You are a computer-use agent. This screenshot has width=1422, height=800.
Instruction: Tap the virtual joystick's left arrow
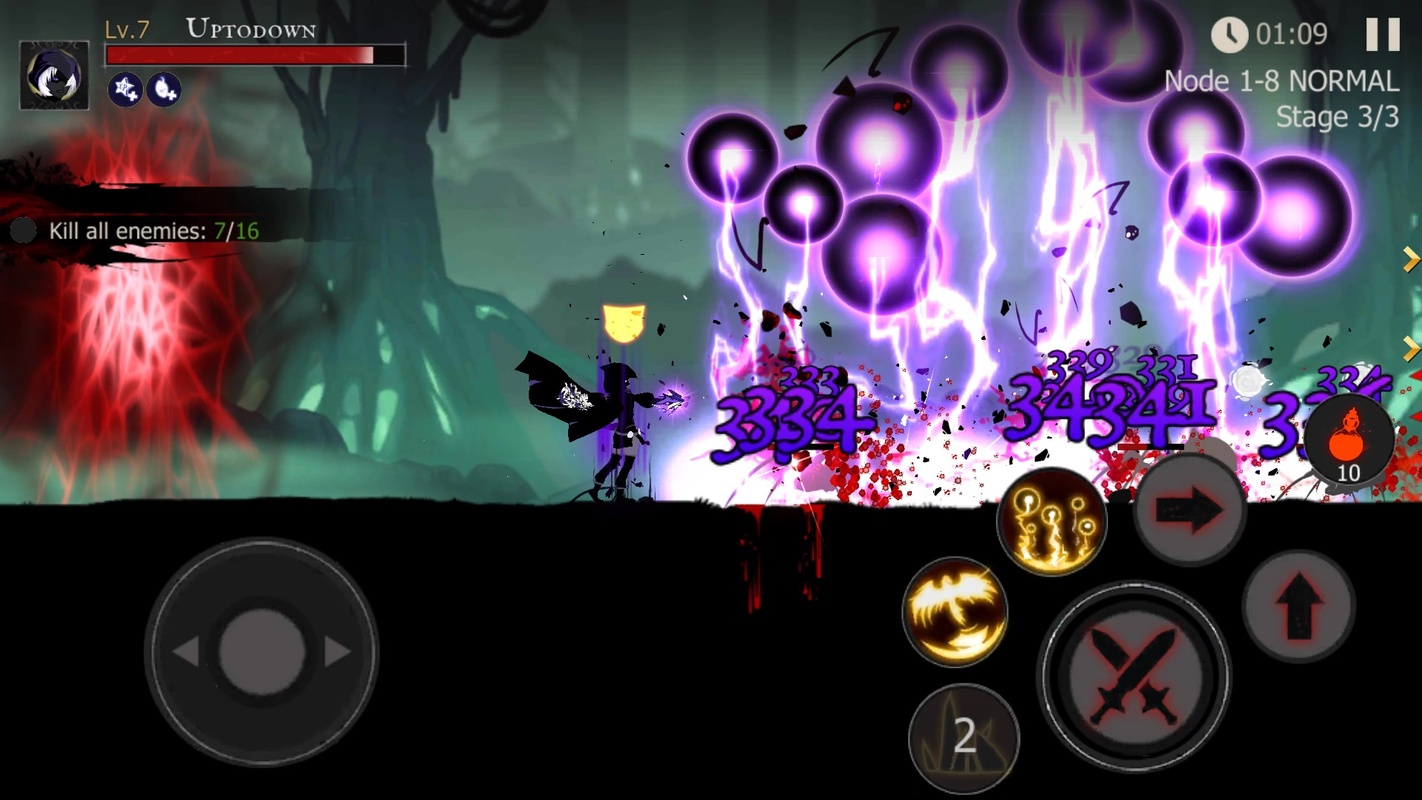[186, 652]
